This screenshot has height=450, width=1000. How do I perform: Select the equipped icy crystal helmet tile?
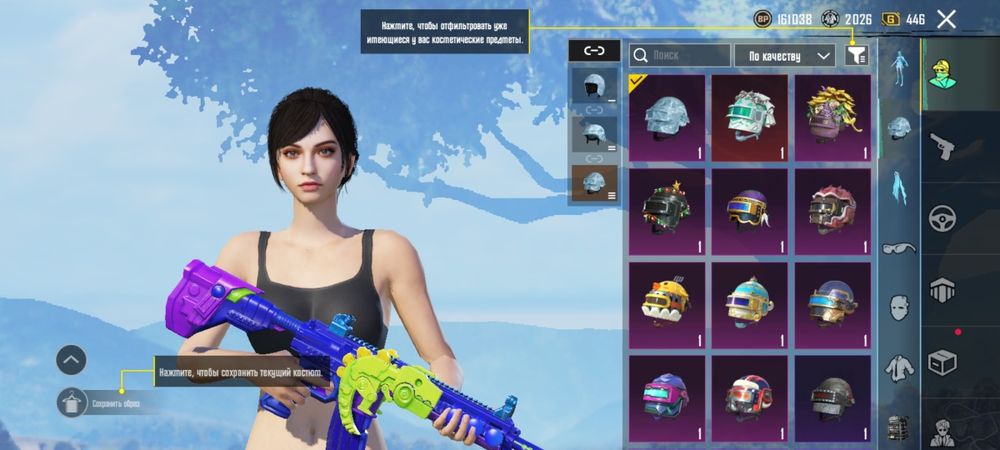tap(667, 118)
